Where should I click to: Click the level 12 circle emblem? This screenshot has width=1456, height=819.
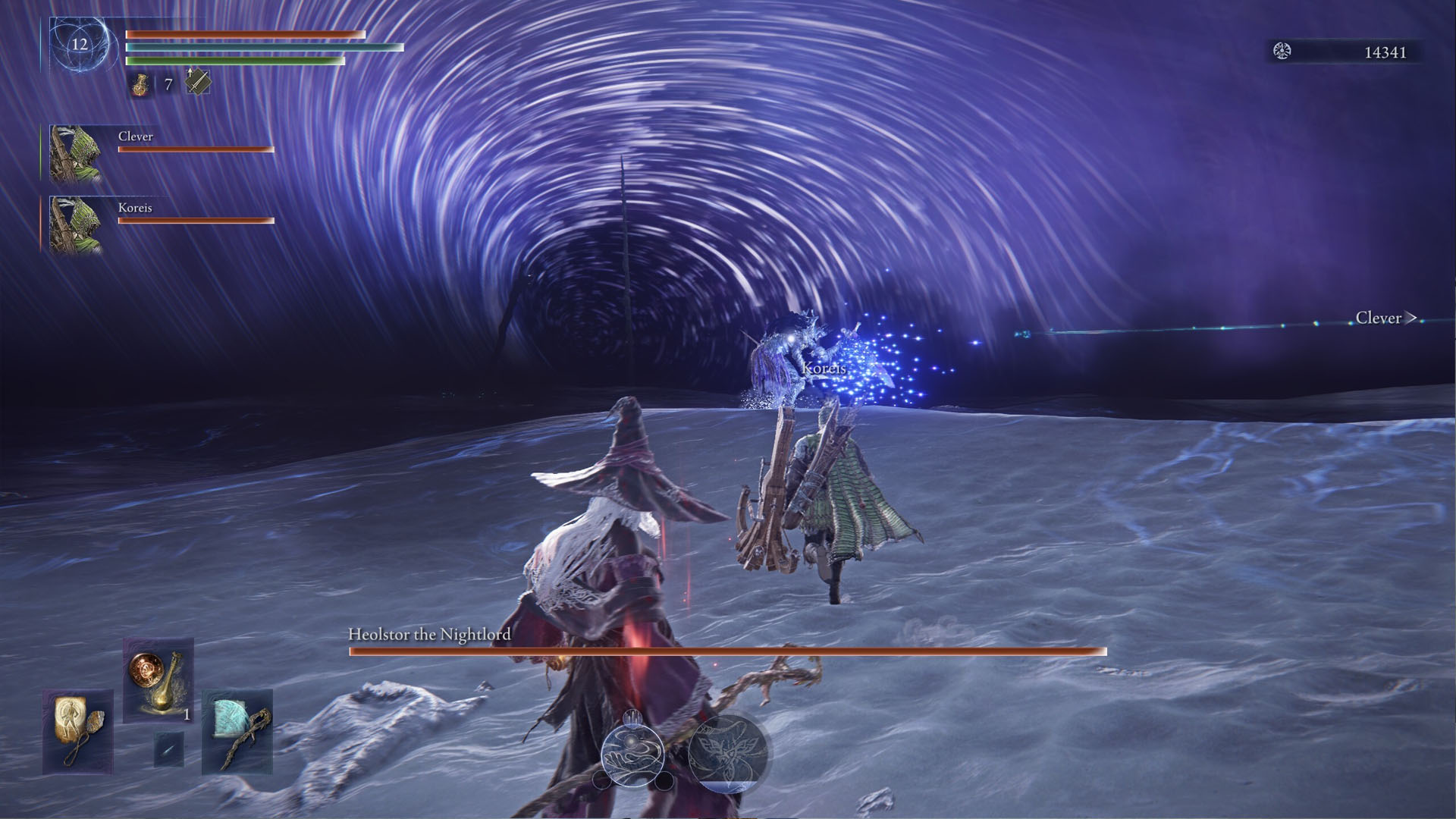tap(78, 45)
